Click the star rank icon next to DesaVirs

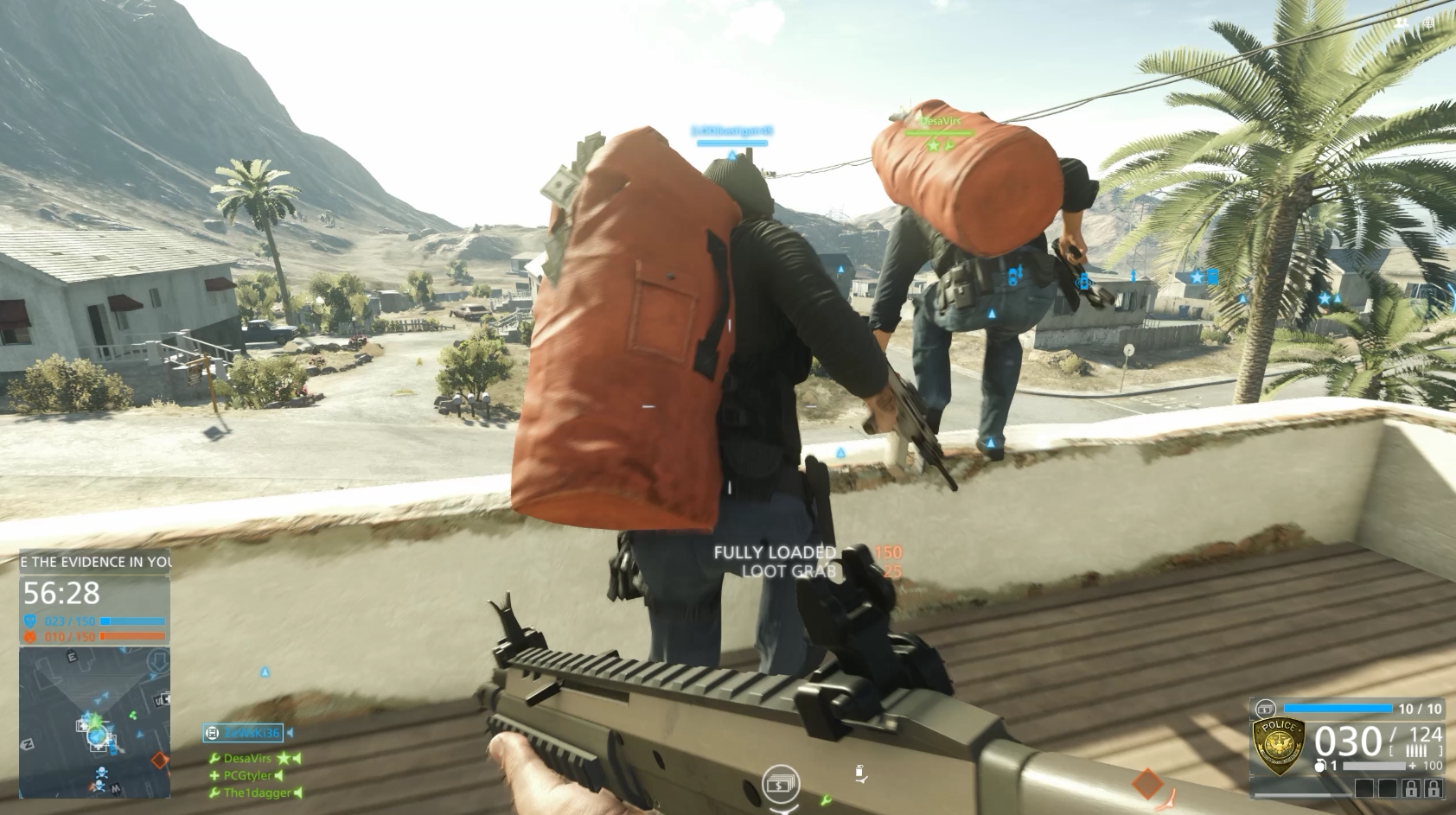pyautogui.click(x=282, y=758)
